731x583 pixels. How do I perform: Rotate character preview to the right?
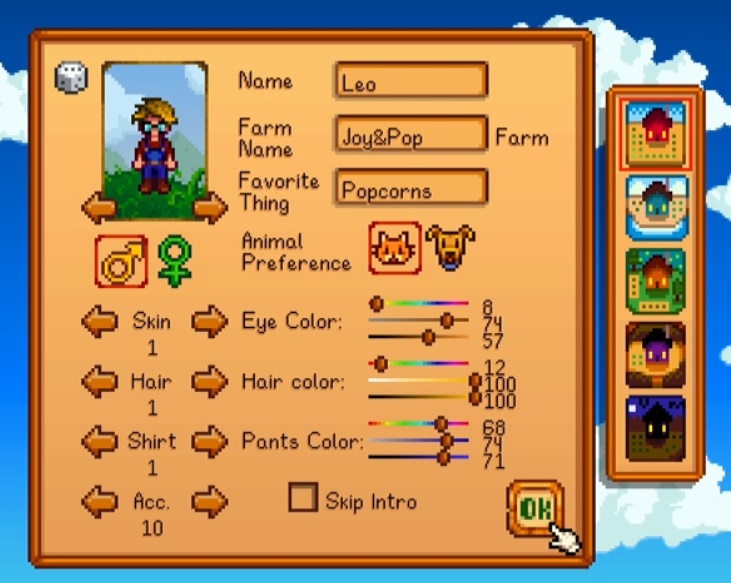(209, 208)
